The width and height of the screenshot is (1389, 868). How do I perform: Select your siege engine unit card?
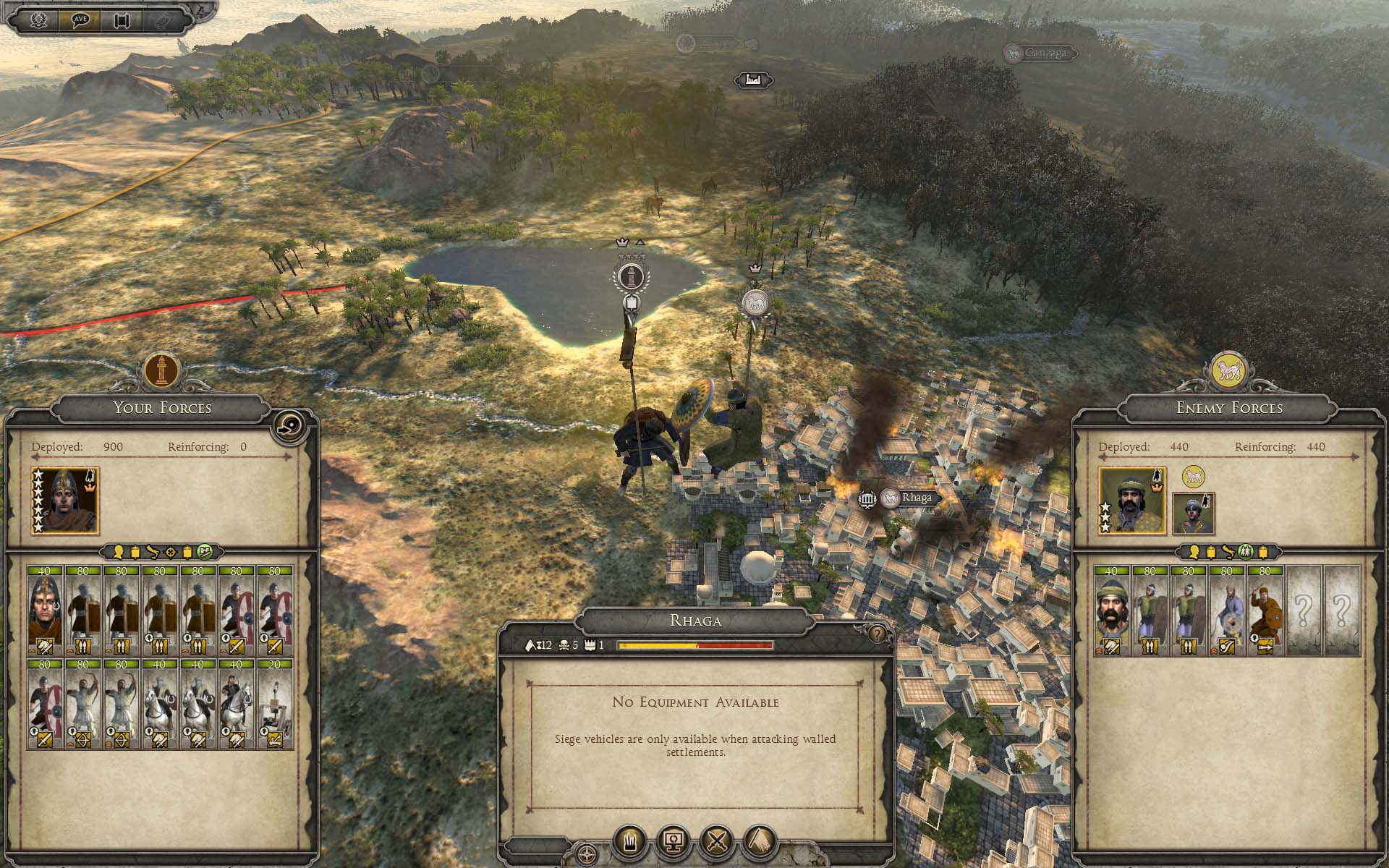[275, 703]
